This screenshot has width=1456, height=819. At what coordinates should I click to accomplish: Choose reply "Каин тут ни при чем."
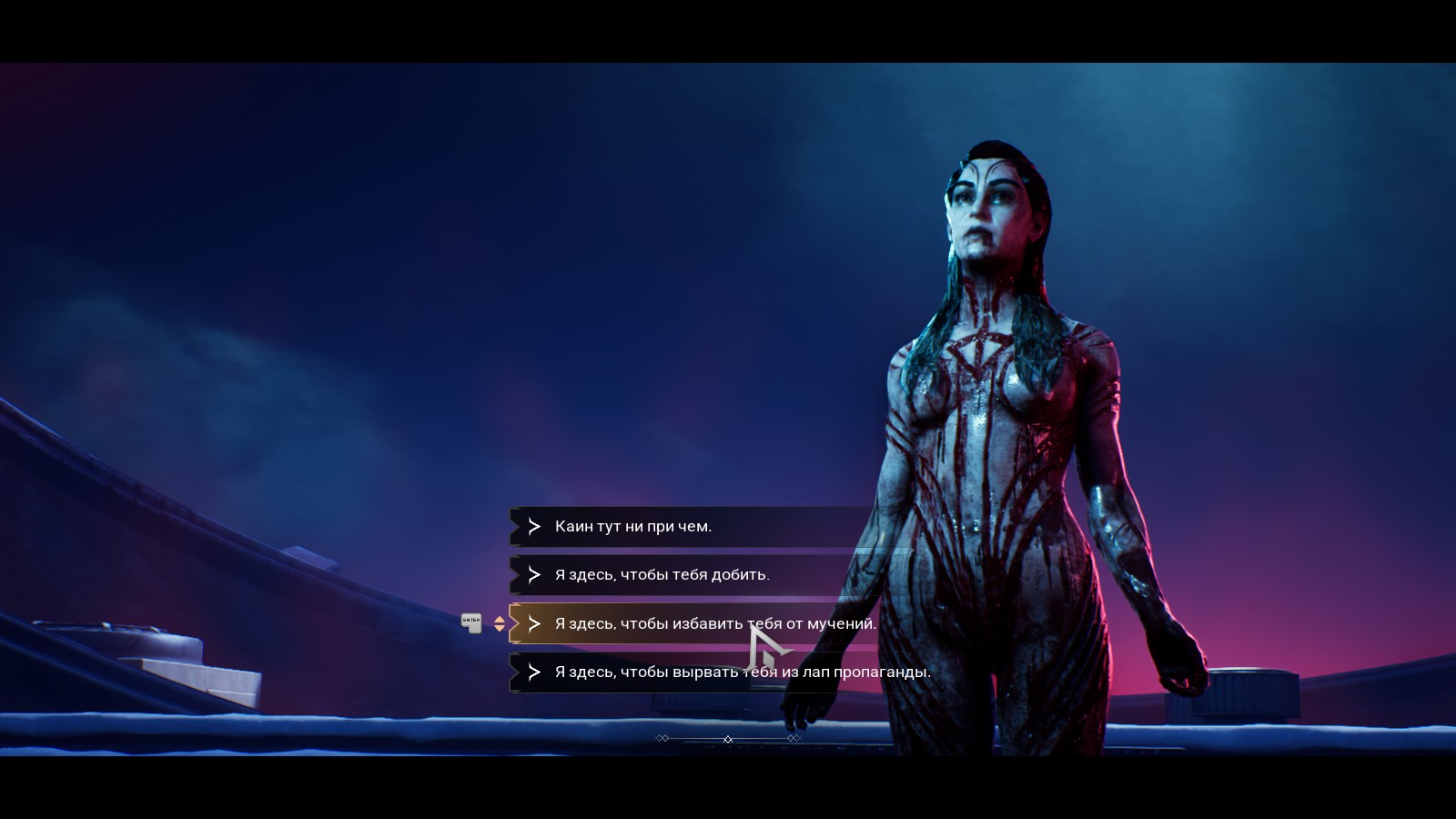[633, 527]
